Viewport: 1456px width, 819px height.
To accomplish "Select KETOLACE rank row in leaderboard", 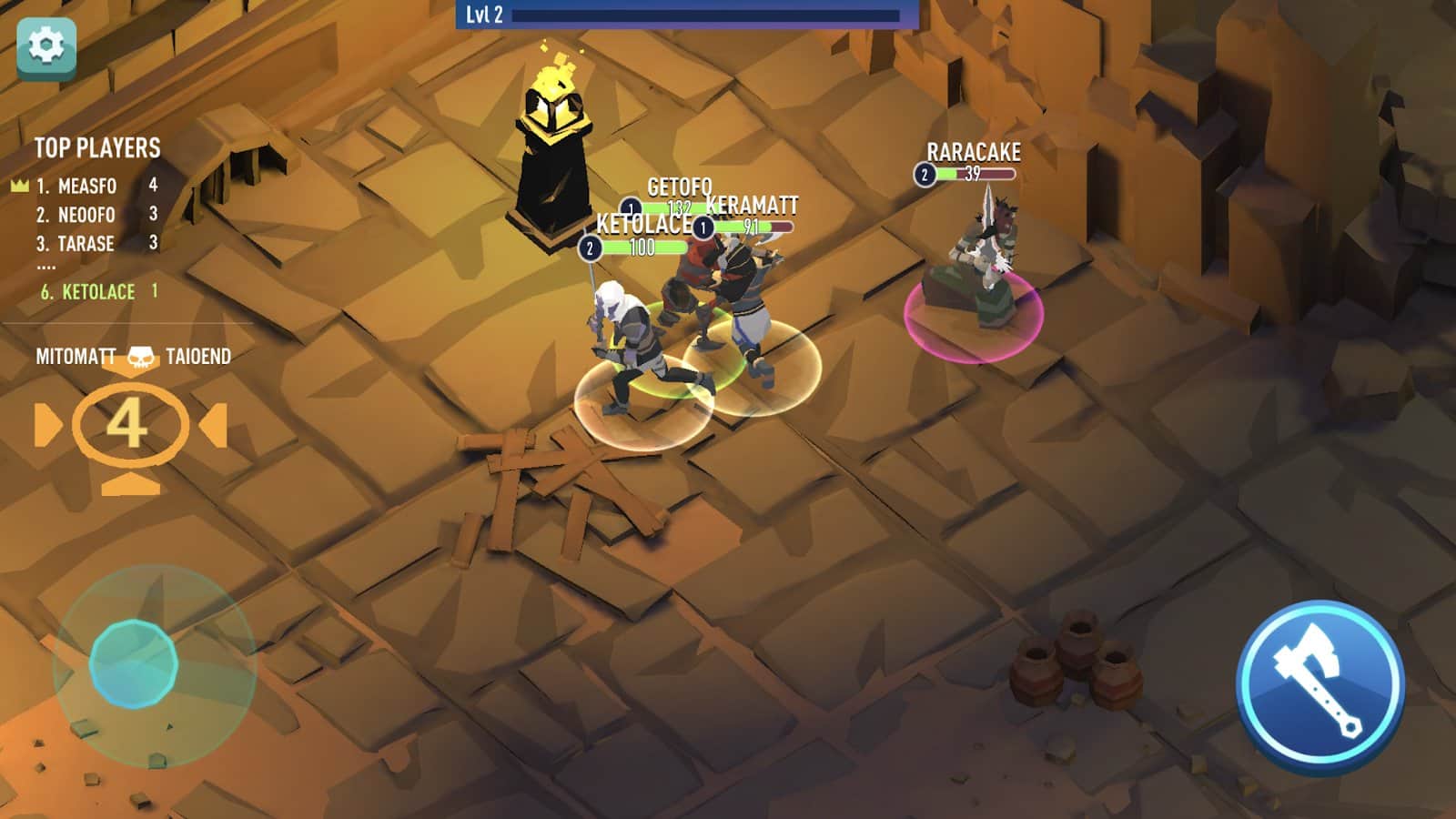I will (x=98, y=292).
